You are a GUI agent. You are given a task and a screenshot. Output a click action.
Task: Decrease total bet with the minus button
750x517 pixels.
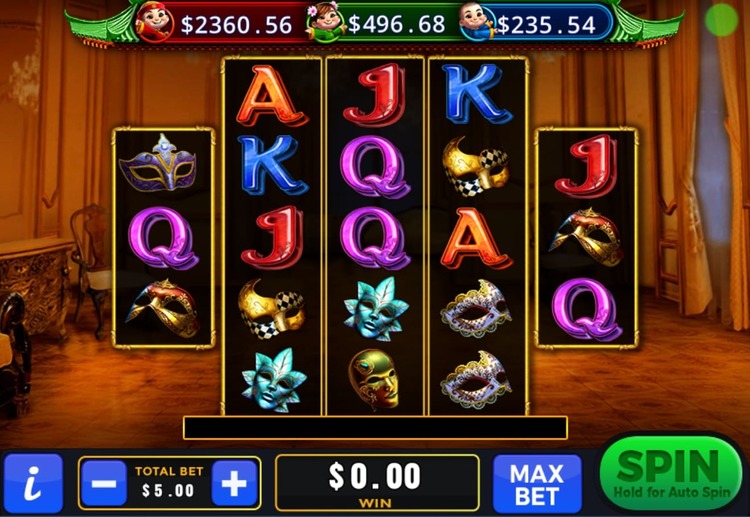(x=104, y=484)
